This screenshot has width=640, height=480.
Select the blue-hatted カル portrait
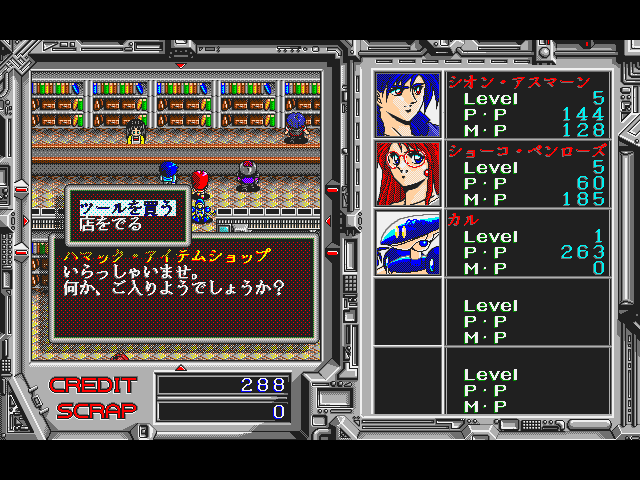pos(408,242)
